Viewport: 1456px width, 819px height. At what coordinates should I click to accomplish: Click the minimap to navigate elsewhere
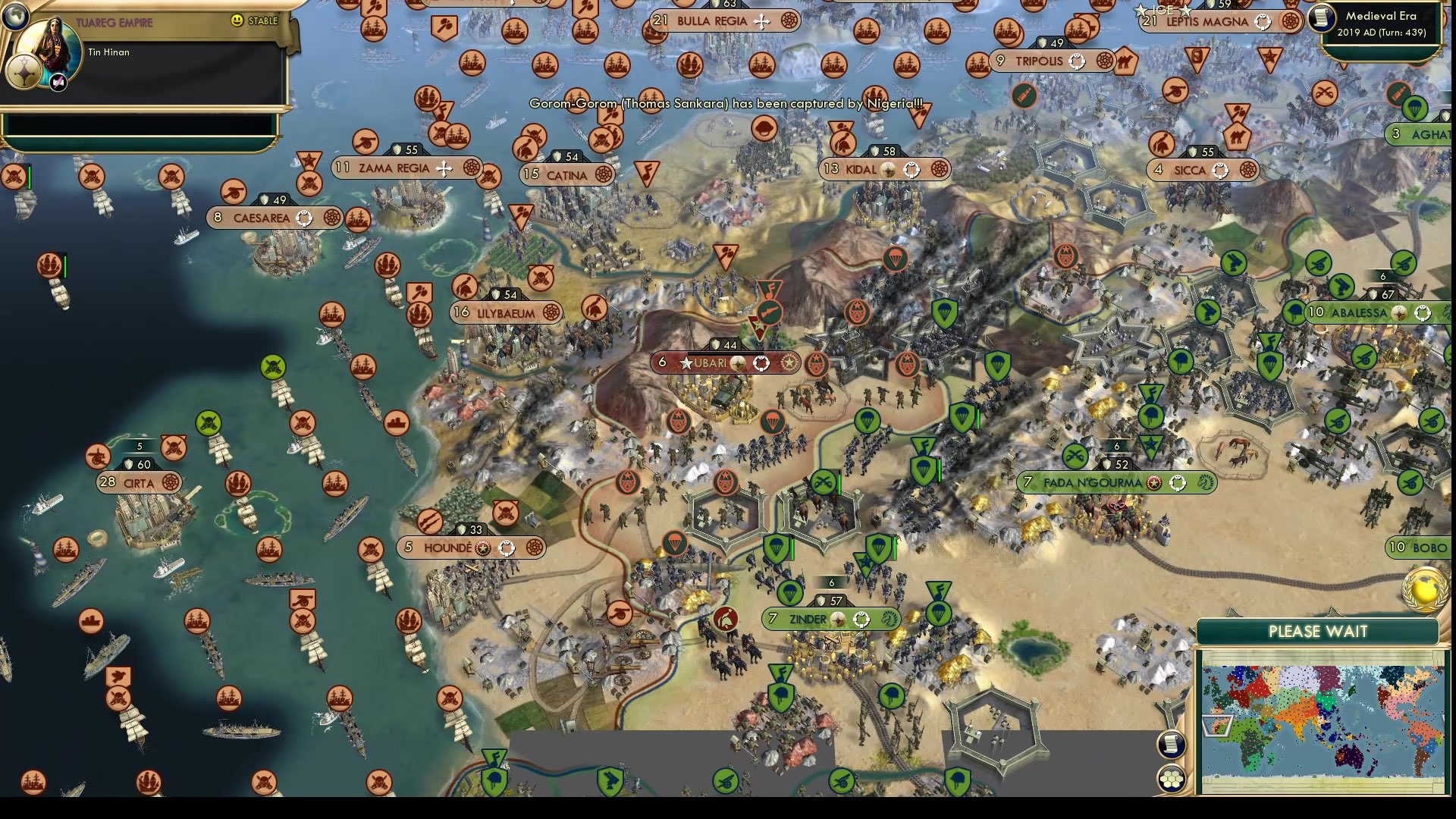click(x=1323, y=713)
